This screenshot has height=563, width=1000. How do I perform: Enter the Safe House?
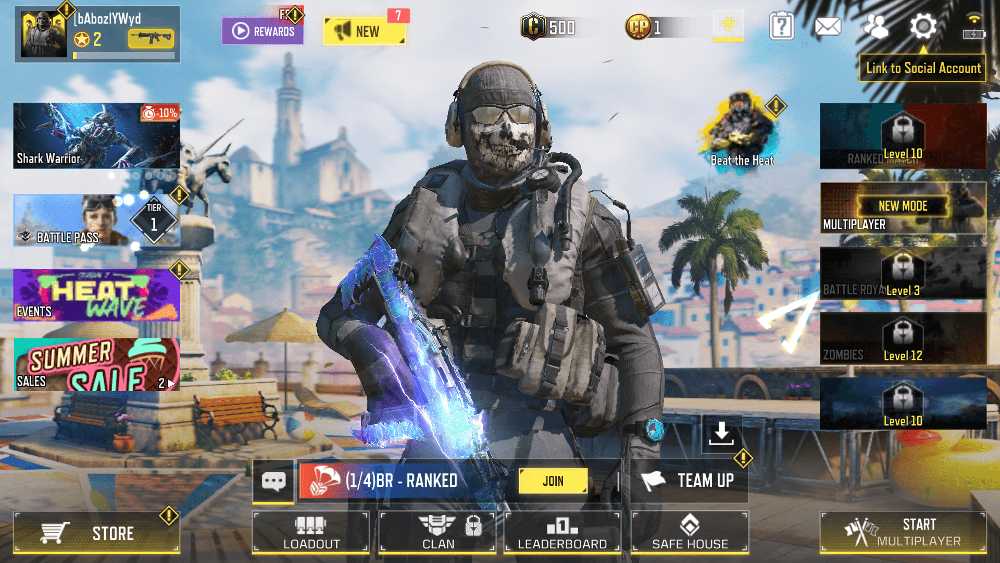pos(689,532)
